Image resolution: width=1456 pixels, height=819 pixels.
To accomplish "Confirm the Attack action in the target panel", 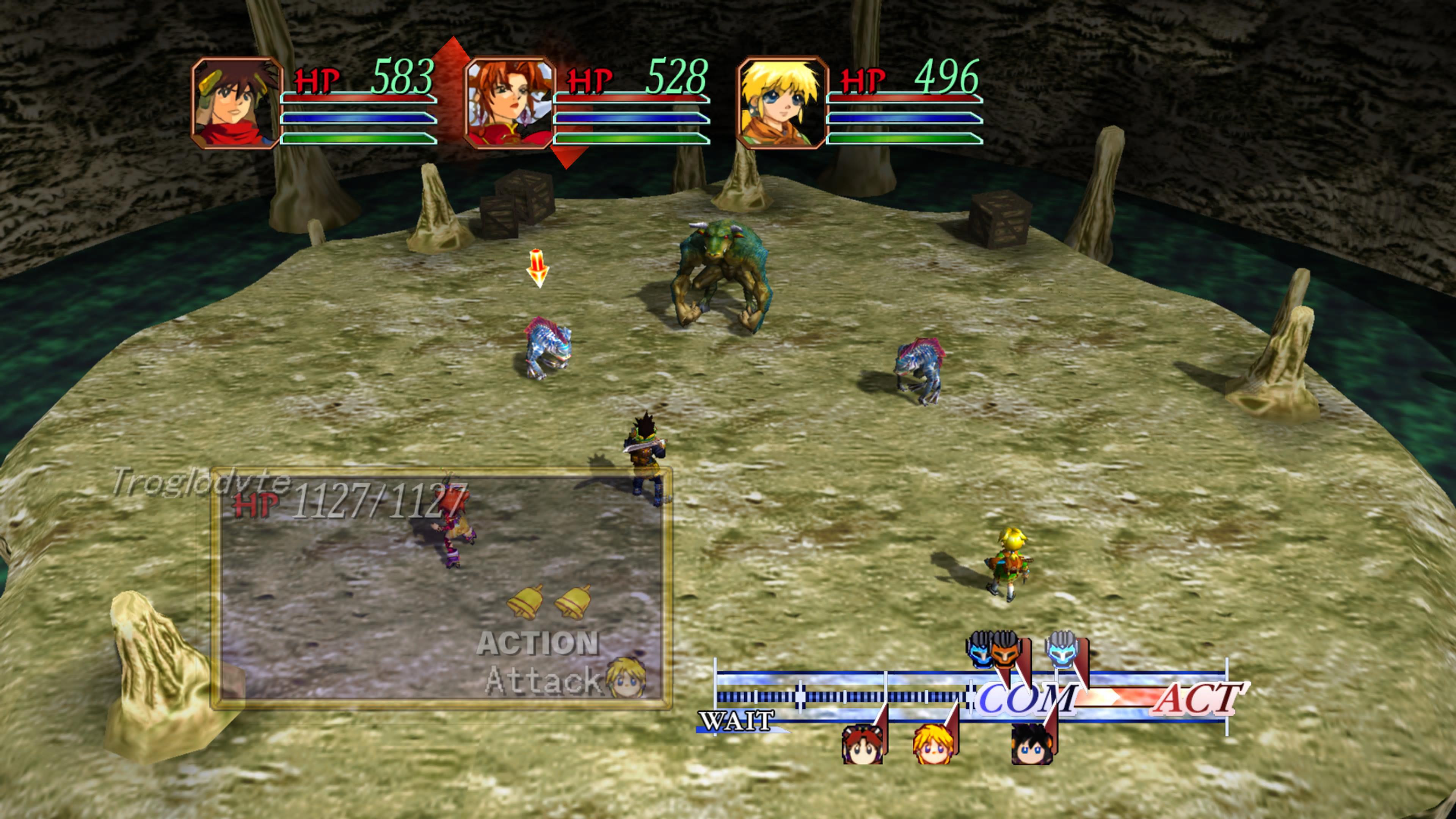I will point(543,680).
